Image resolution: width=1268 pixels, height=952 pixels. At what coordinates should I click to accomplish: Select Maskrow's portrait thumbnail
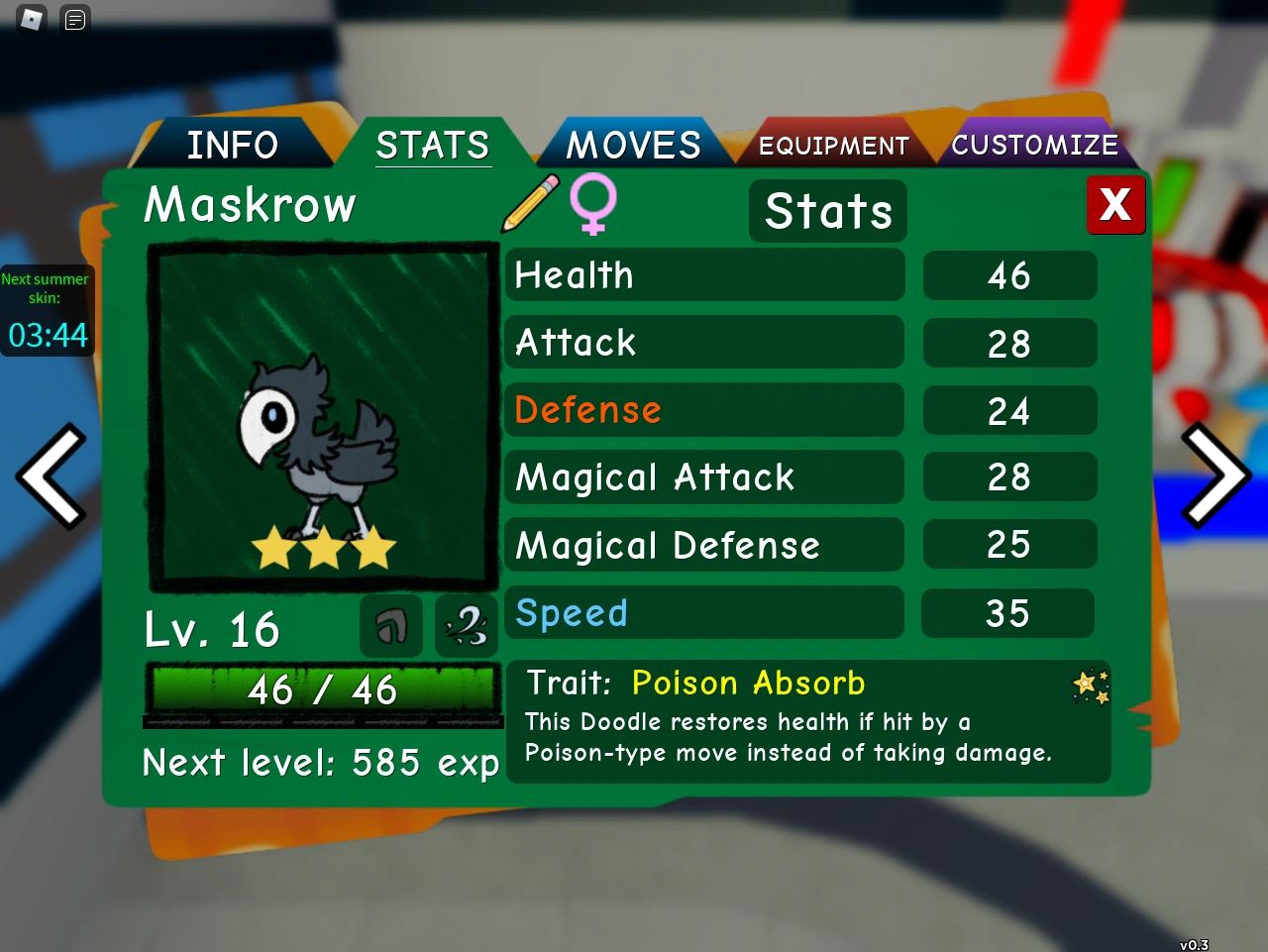click(323, 416)
